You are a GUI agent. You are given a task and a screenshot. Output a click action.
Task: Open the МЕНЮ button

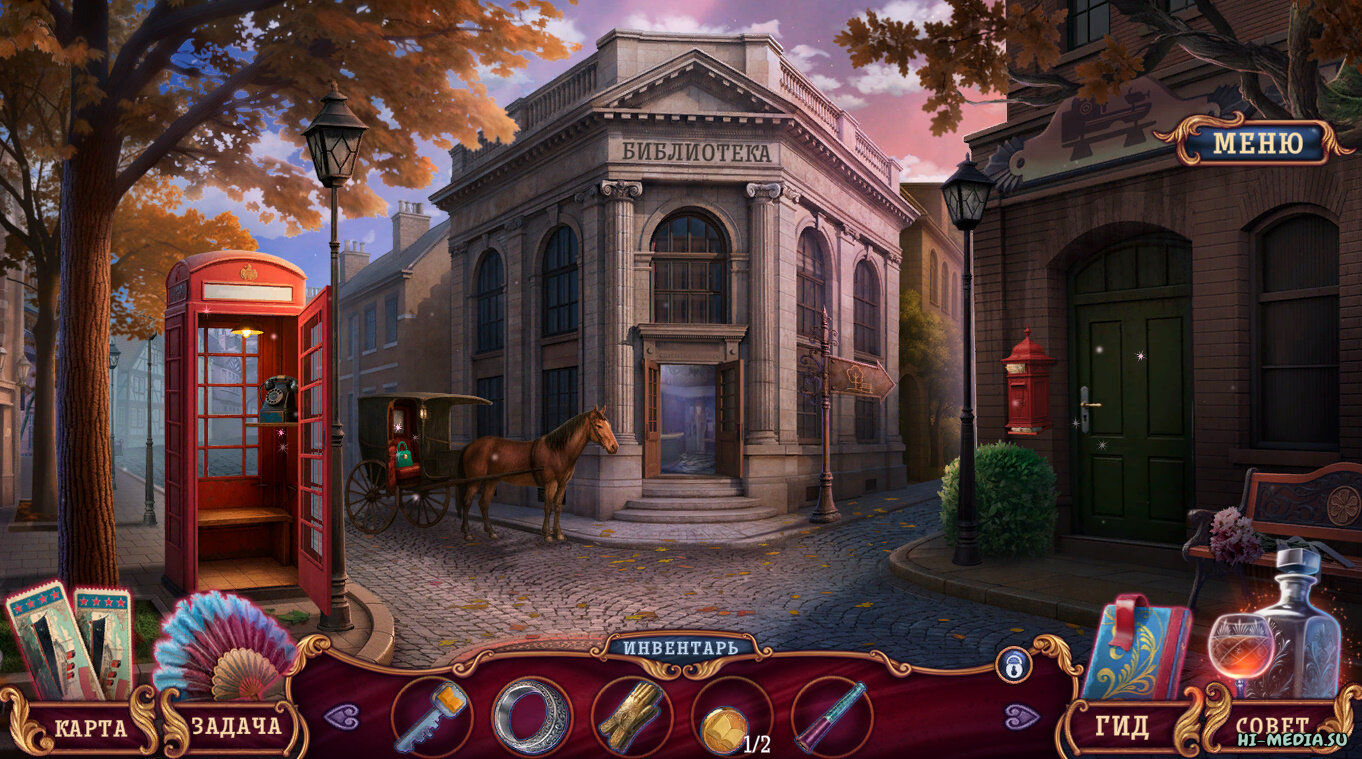pos(1257,143)
